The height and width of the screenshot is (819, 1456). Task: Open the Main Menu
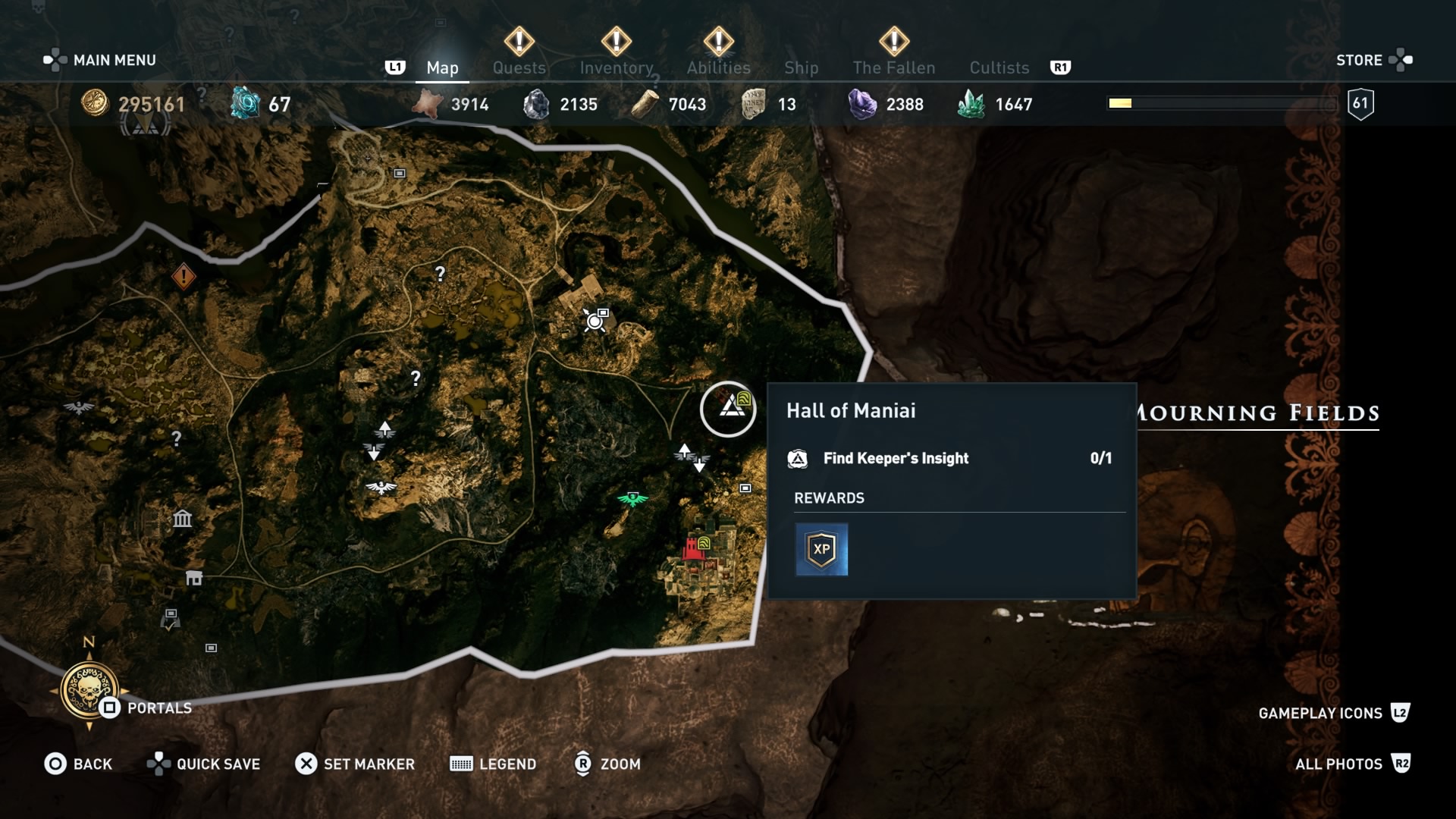112,59
